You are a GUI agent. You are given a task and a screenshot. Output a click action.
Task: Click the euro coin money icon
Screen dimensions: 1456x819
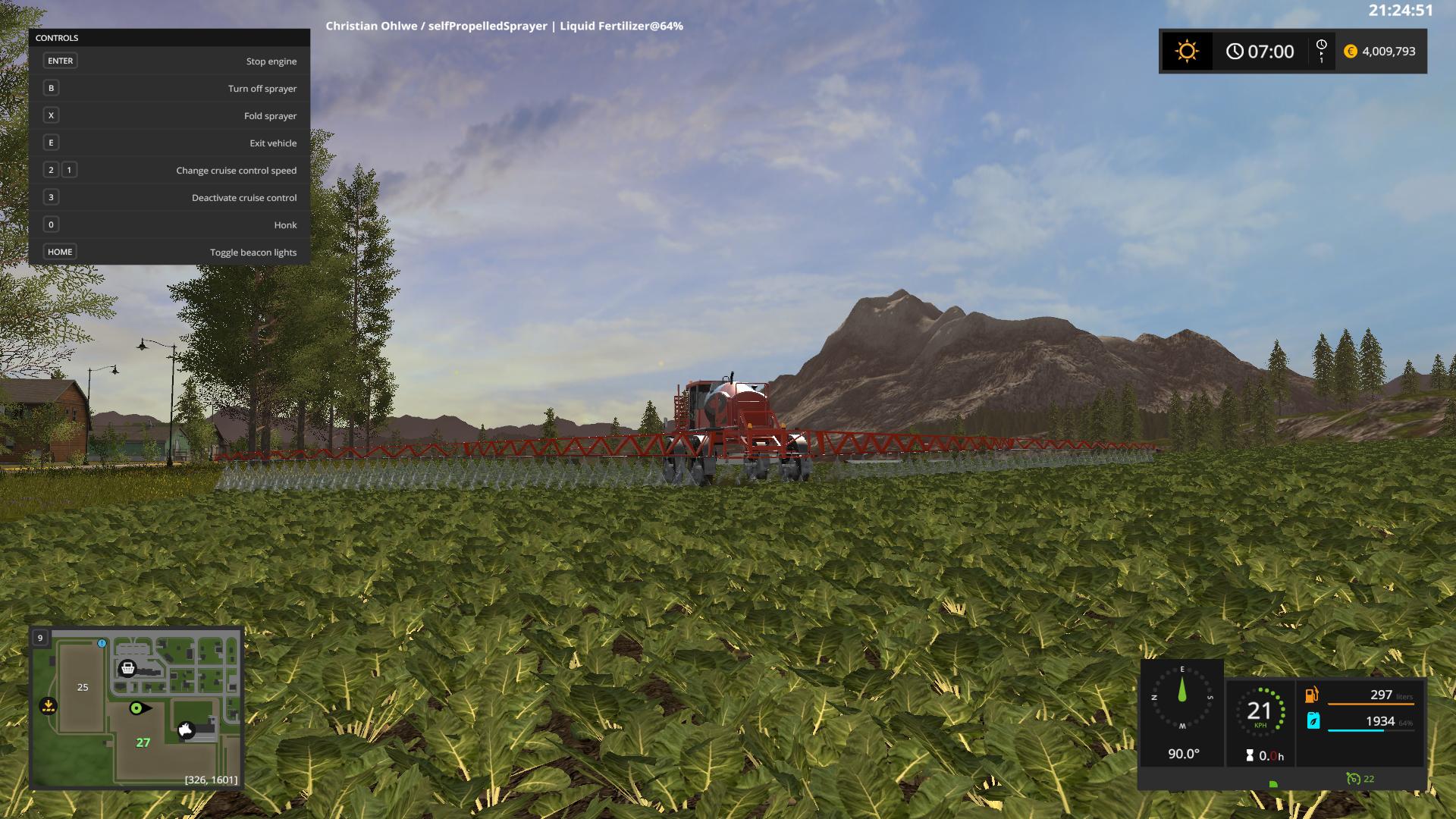[x=1349, y=51]
